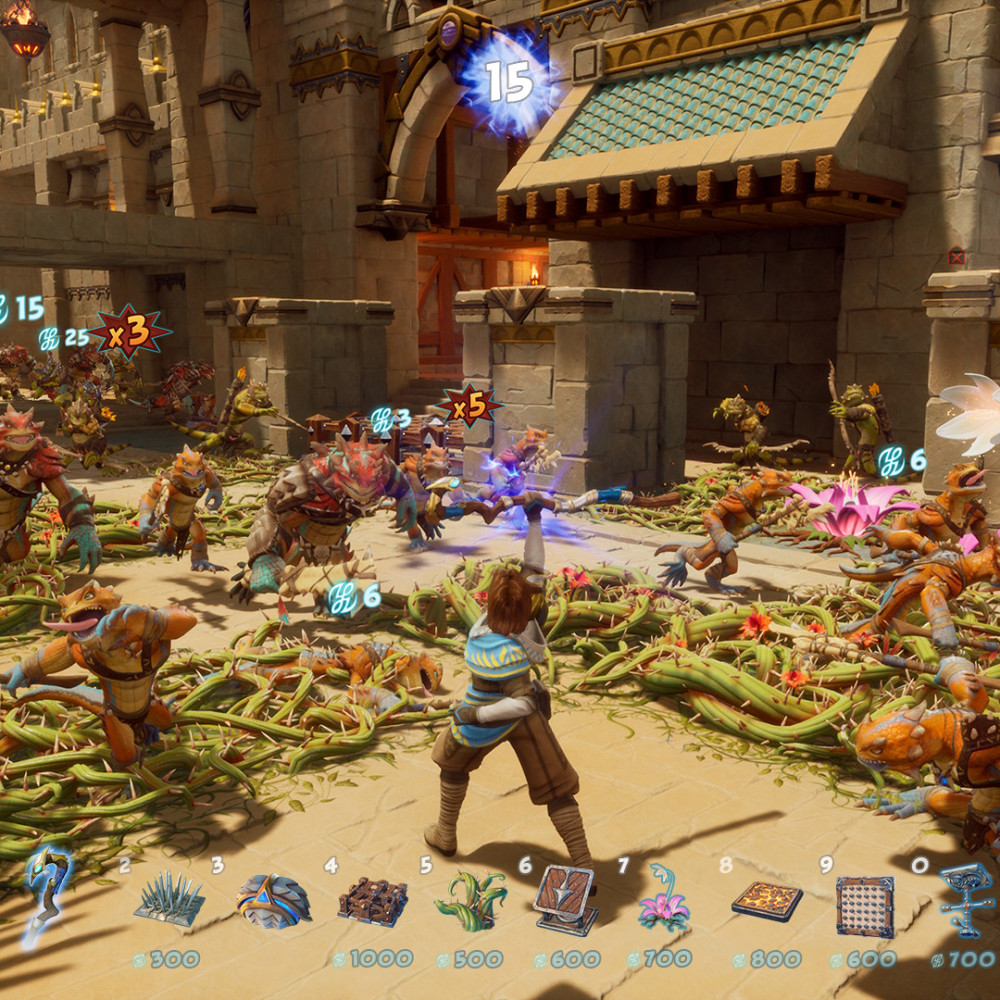
Task: Pick the green thorny vines trap
Action: click(x=471, y=900)
